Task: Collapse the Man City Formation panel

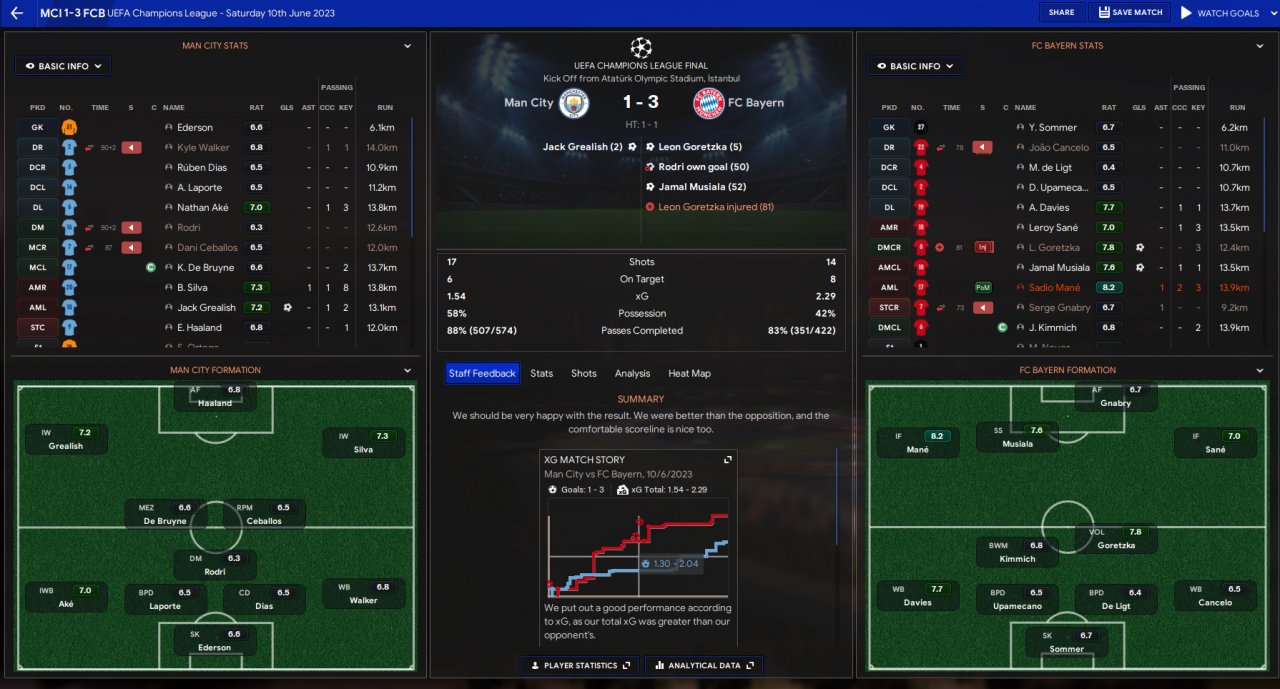Action: coord(408,370)
